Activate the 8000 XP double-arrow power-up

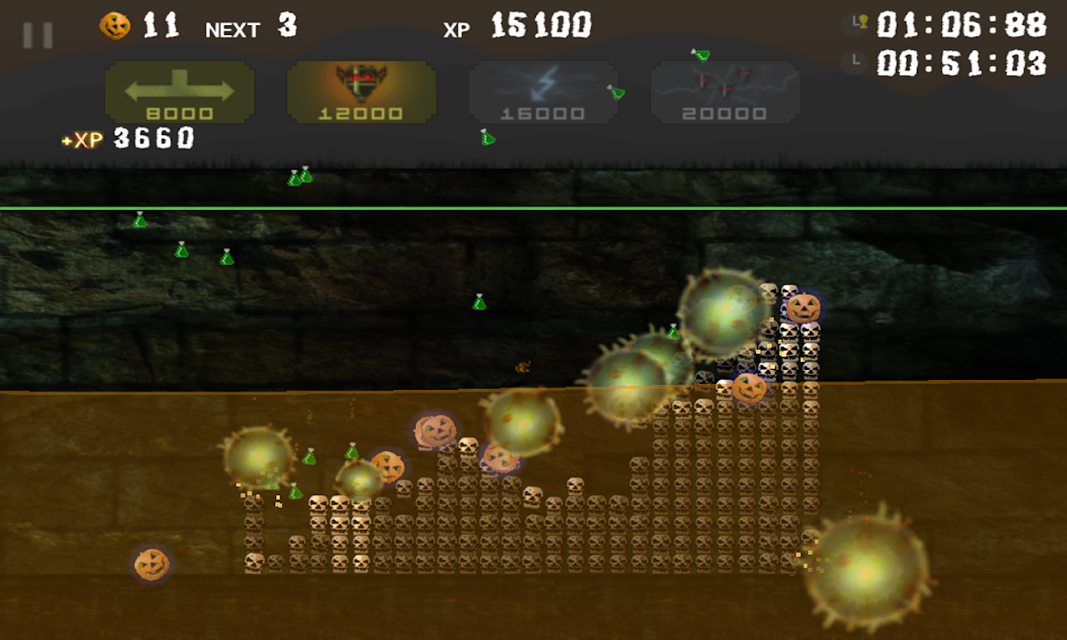tap(180, 93)
